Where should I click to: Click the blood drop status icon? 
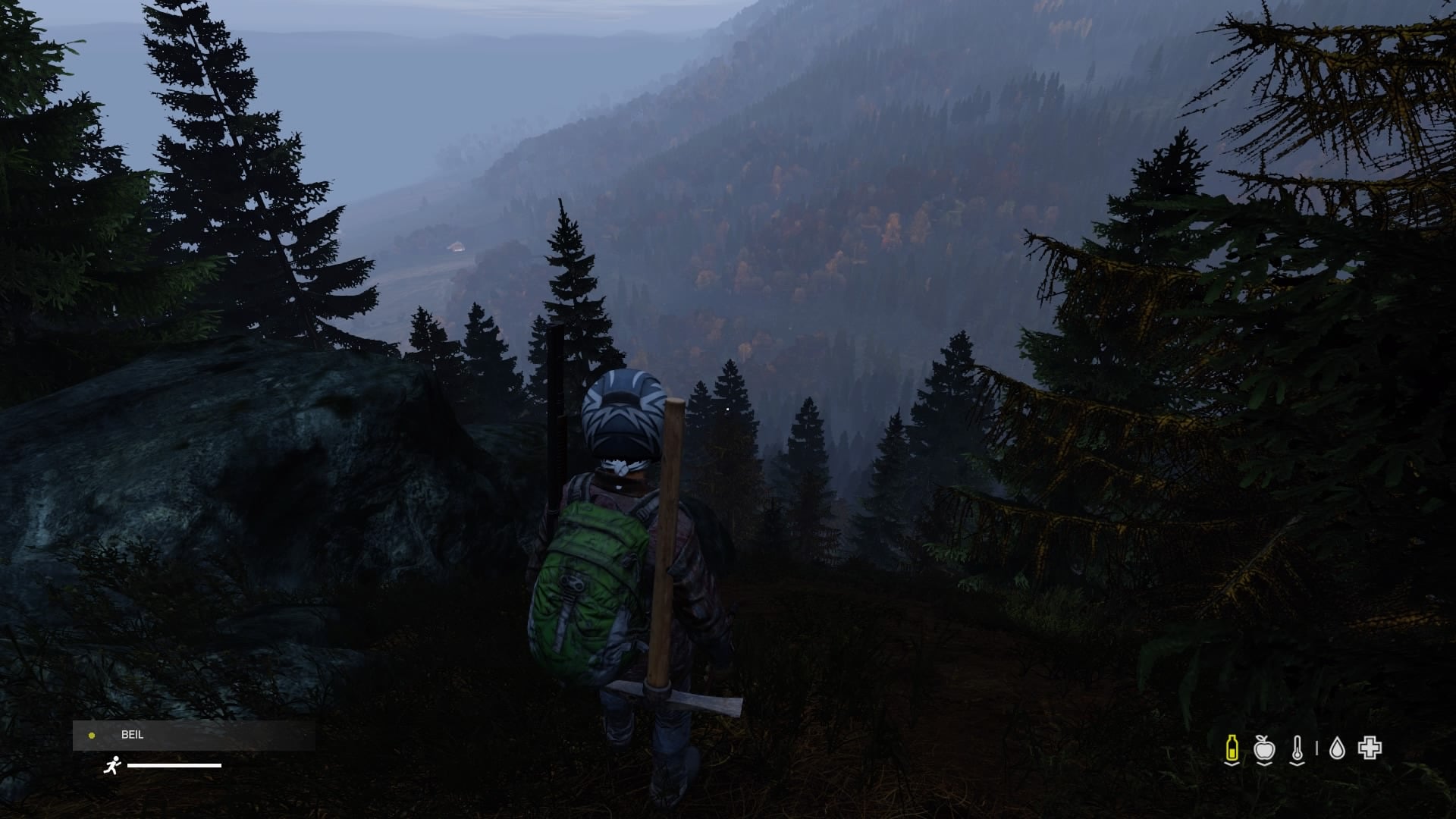(1337, 749)
